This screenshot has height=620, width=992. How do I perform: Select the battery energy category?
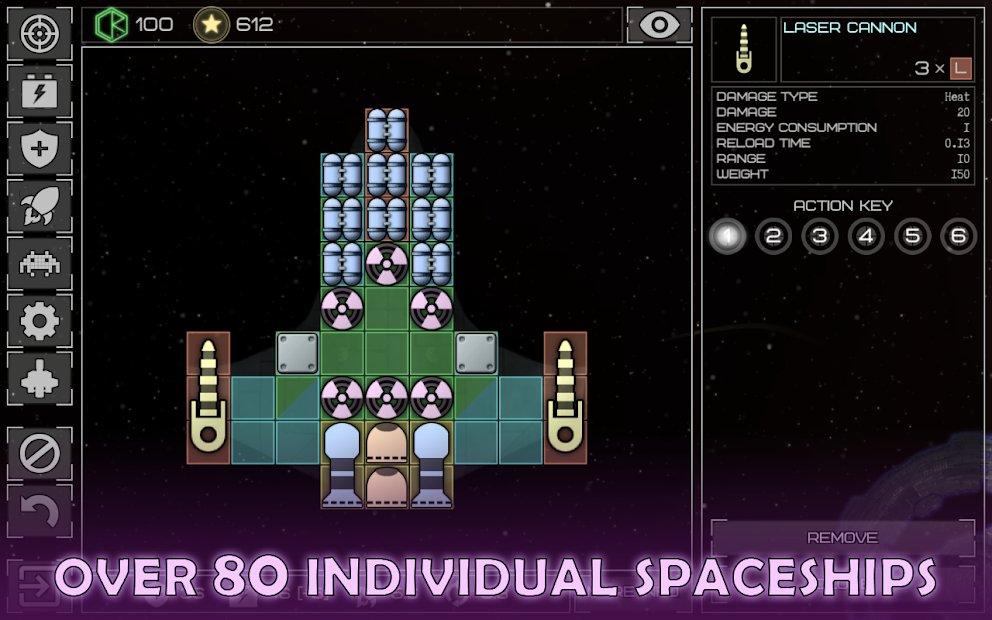pos(40,92)
